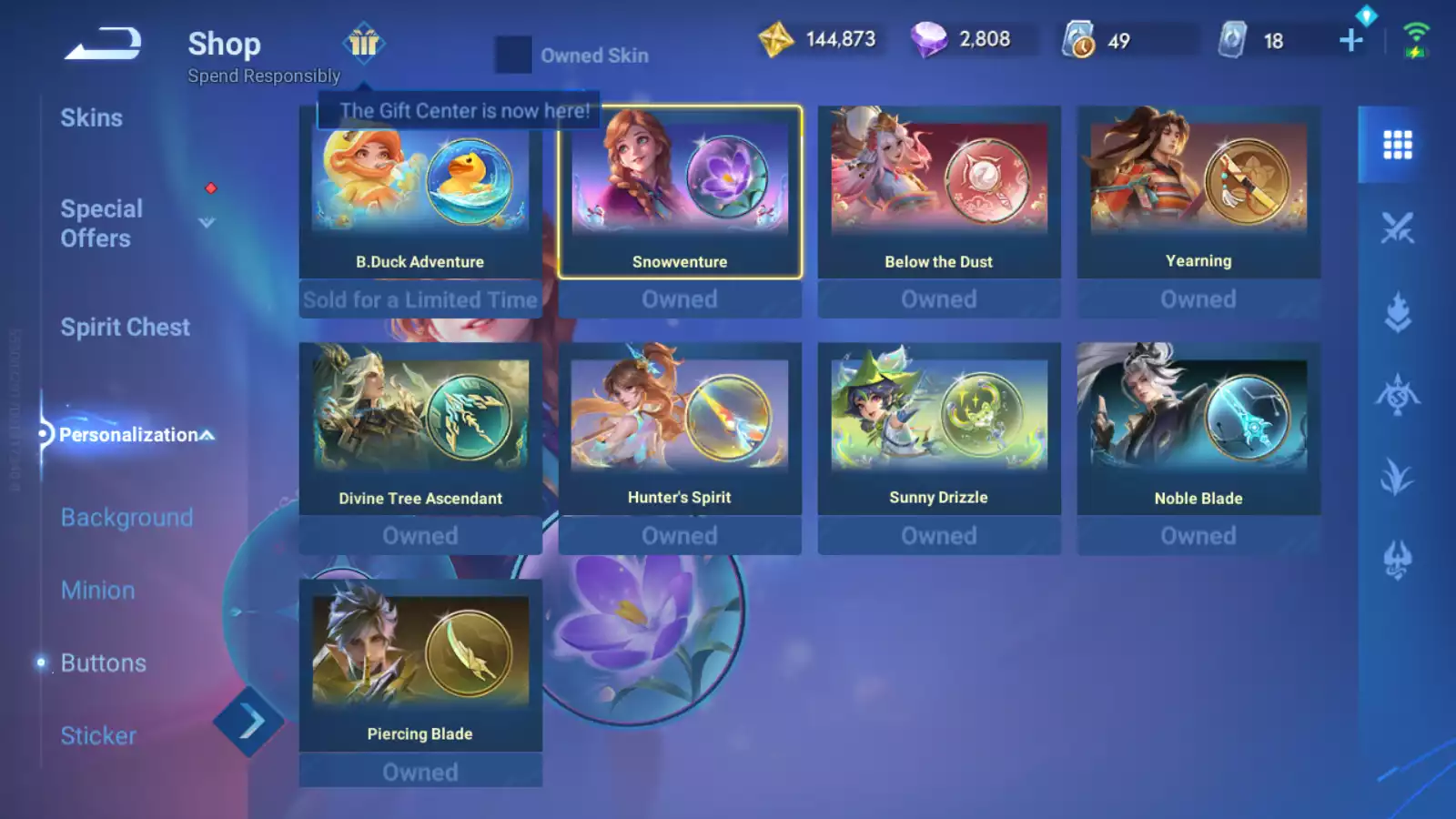This screenshot has width=1456, height=819.
Task: Show the Background subcategory
Action: [126, 518]
